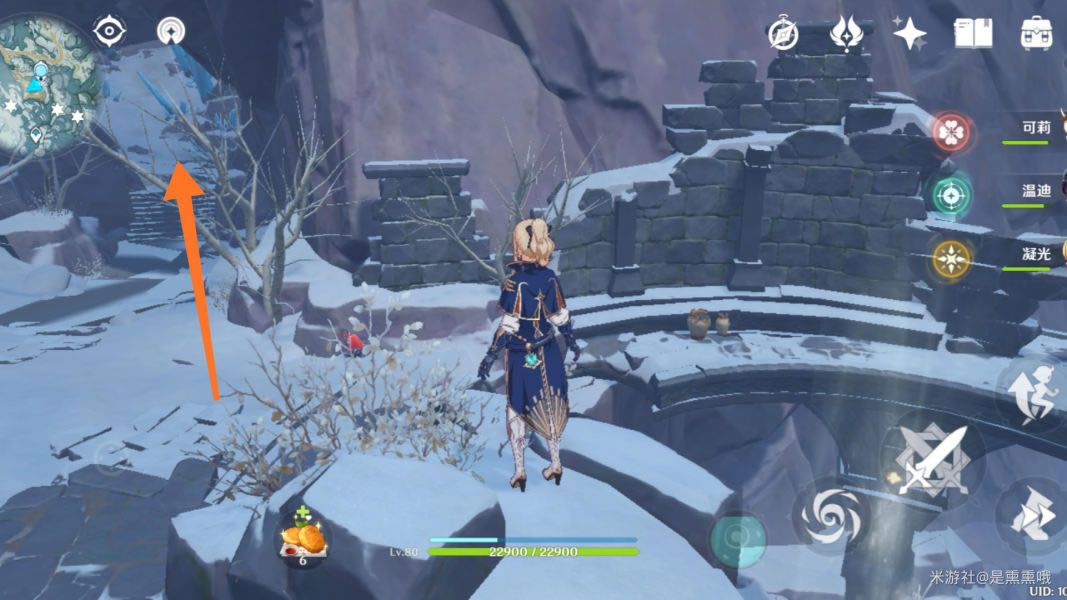Image resolution: width=1067 pixels, height=600 pixels.
Task: Open the backpack inventory
Action: [x=1036, y=33]
